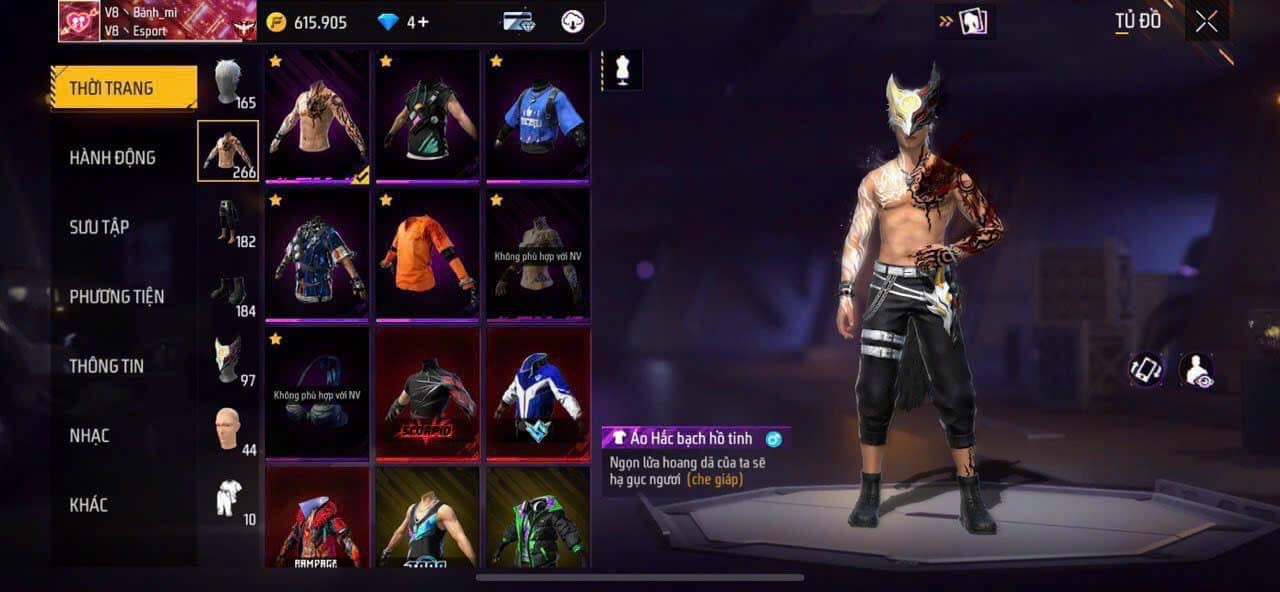
Task: Open the white outfit set category
Action: [x=229, y=499]
